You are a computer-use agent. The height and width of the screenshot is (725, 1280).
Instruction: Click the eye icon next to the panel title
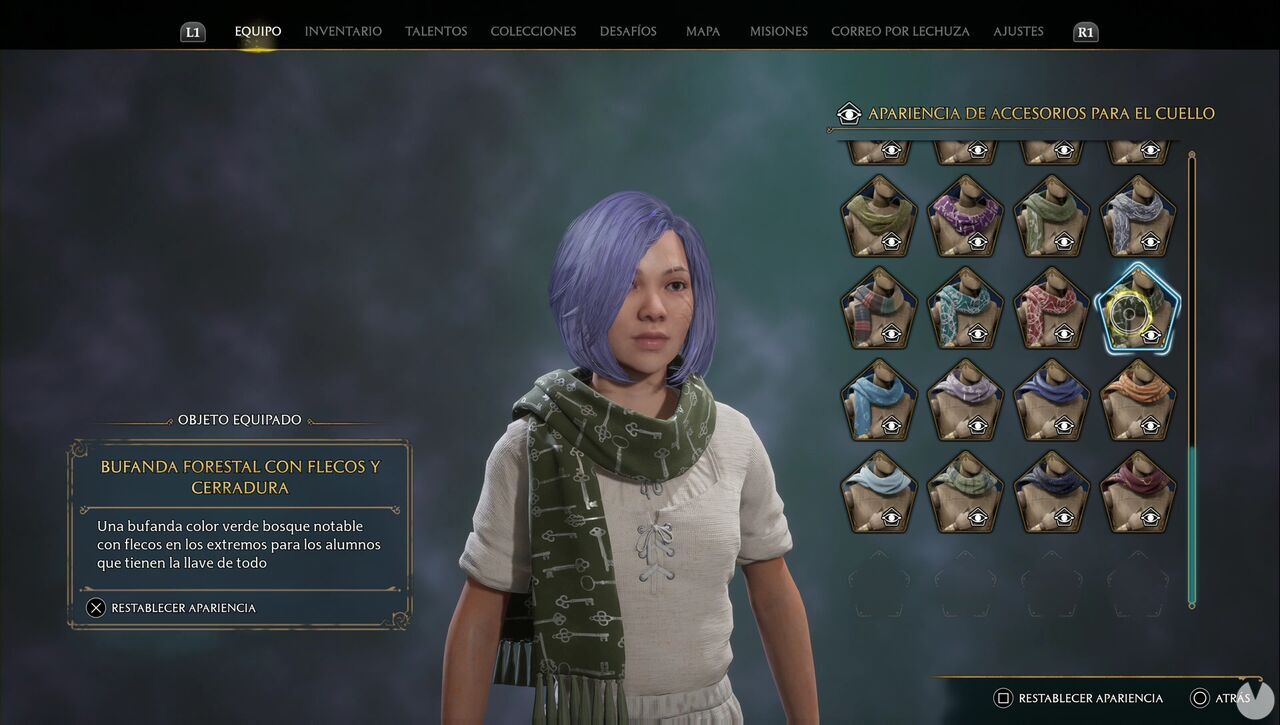(x=849, y=113)
